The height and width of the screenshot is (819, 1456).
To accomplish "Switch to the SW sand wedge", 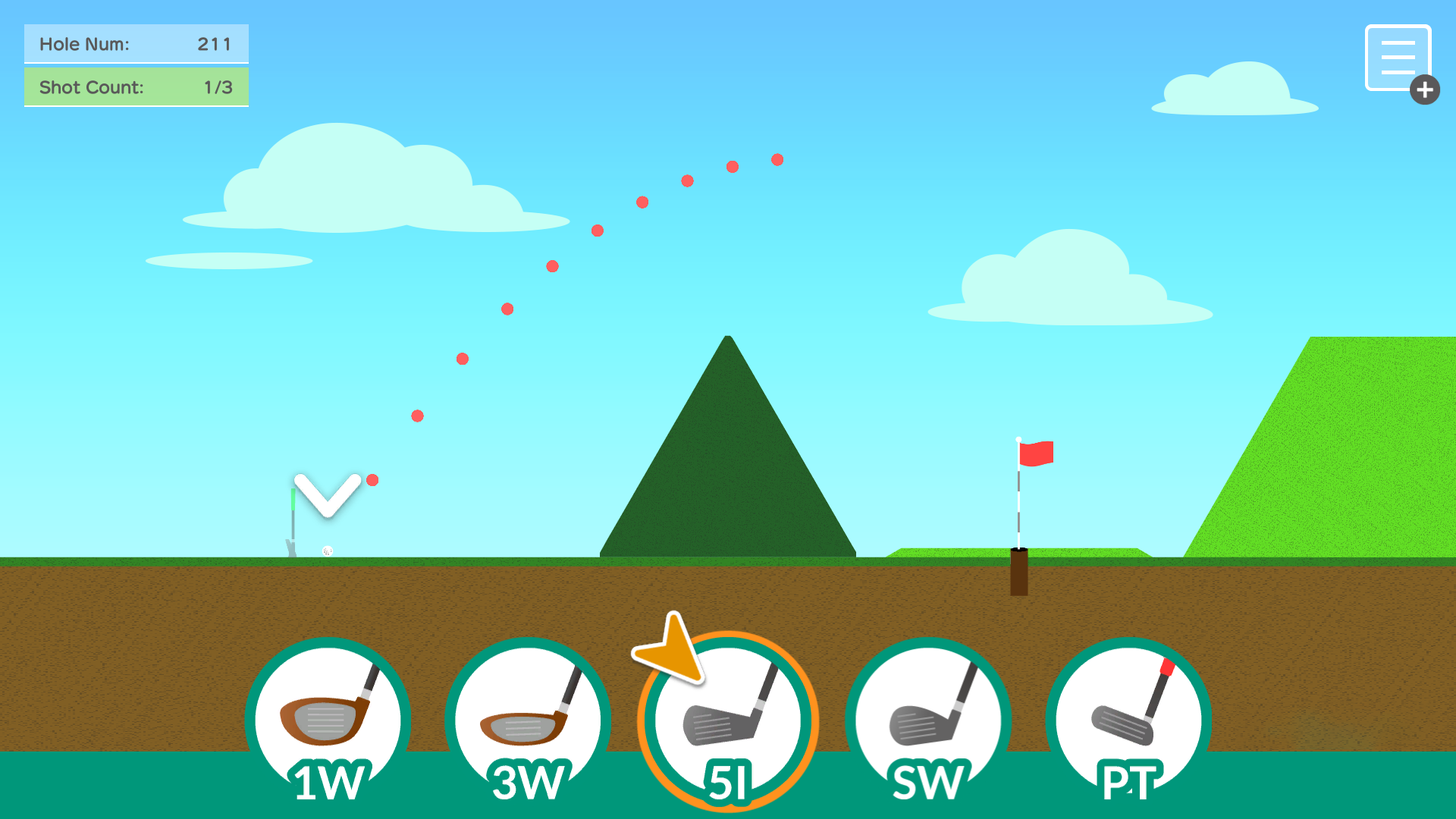I will pyautogui.click(x=928, y=722).
